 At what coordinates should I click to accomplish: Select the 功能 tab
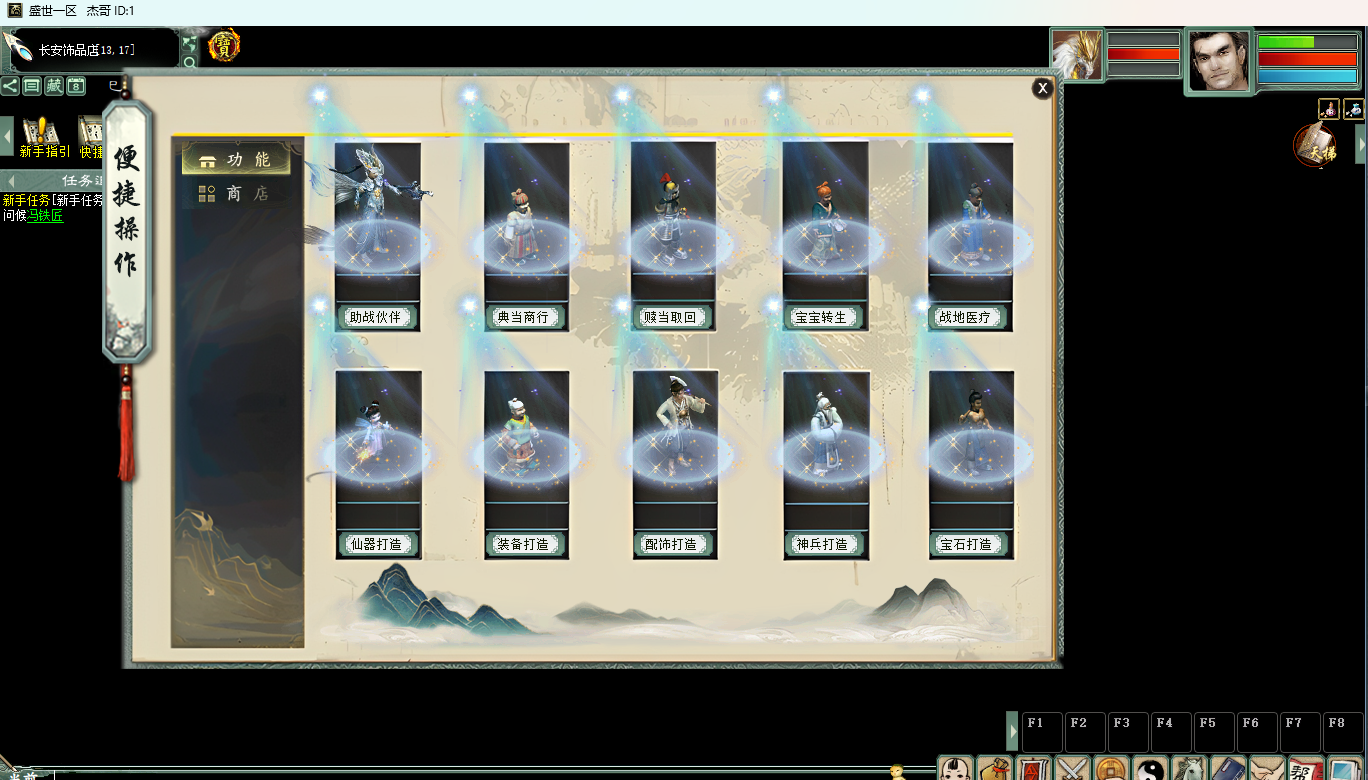tap(235, 160)
